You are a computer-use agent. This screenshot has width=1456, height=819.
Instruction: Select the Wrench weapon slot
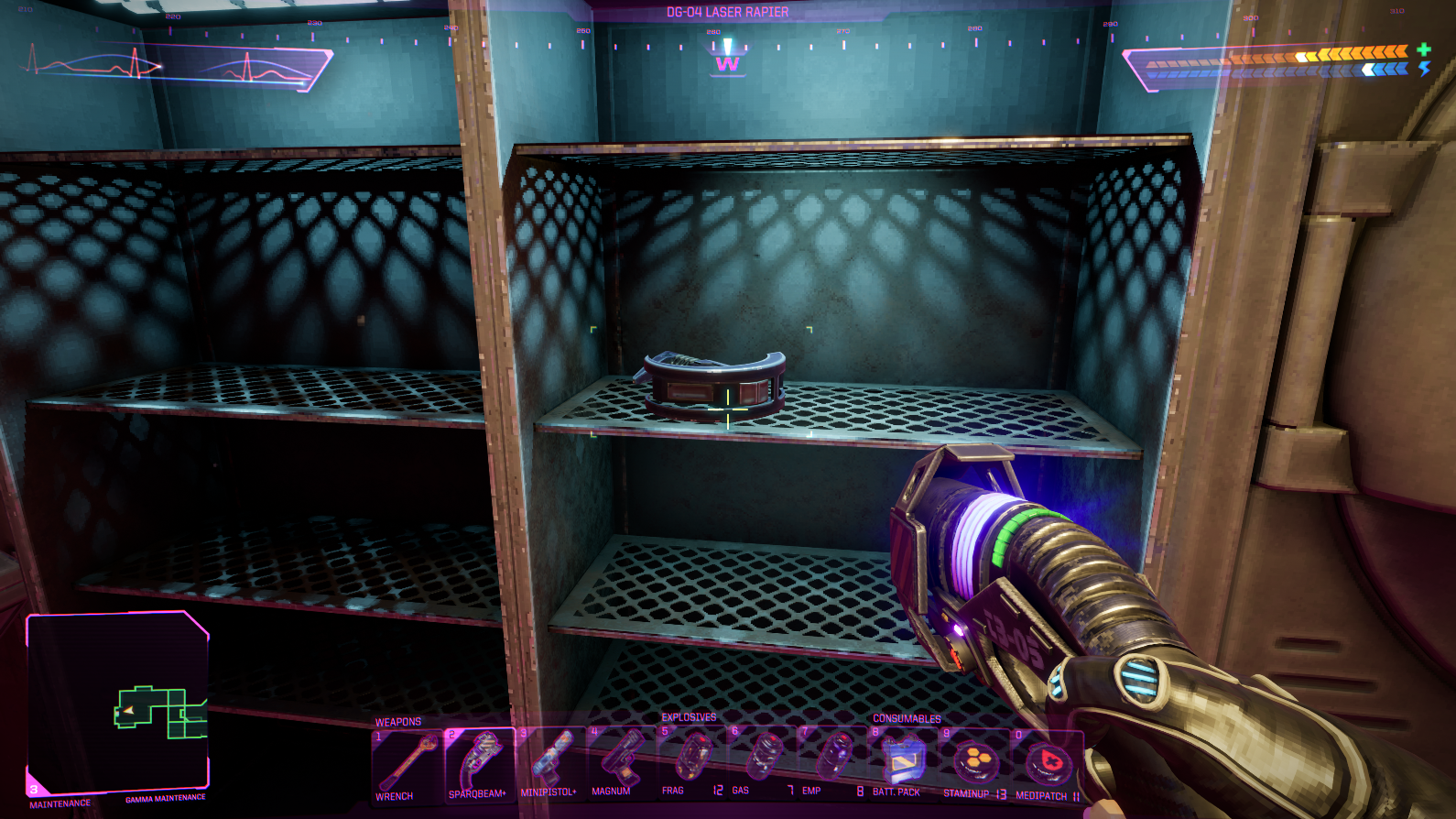[x=407, y=764]
